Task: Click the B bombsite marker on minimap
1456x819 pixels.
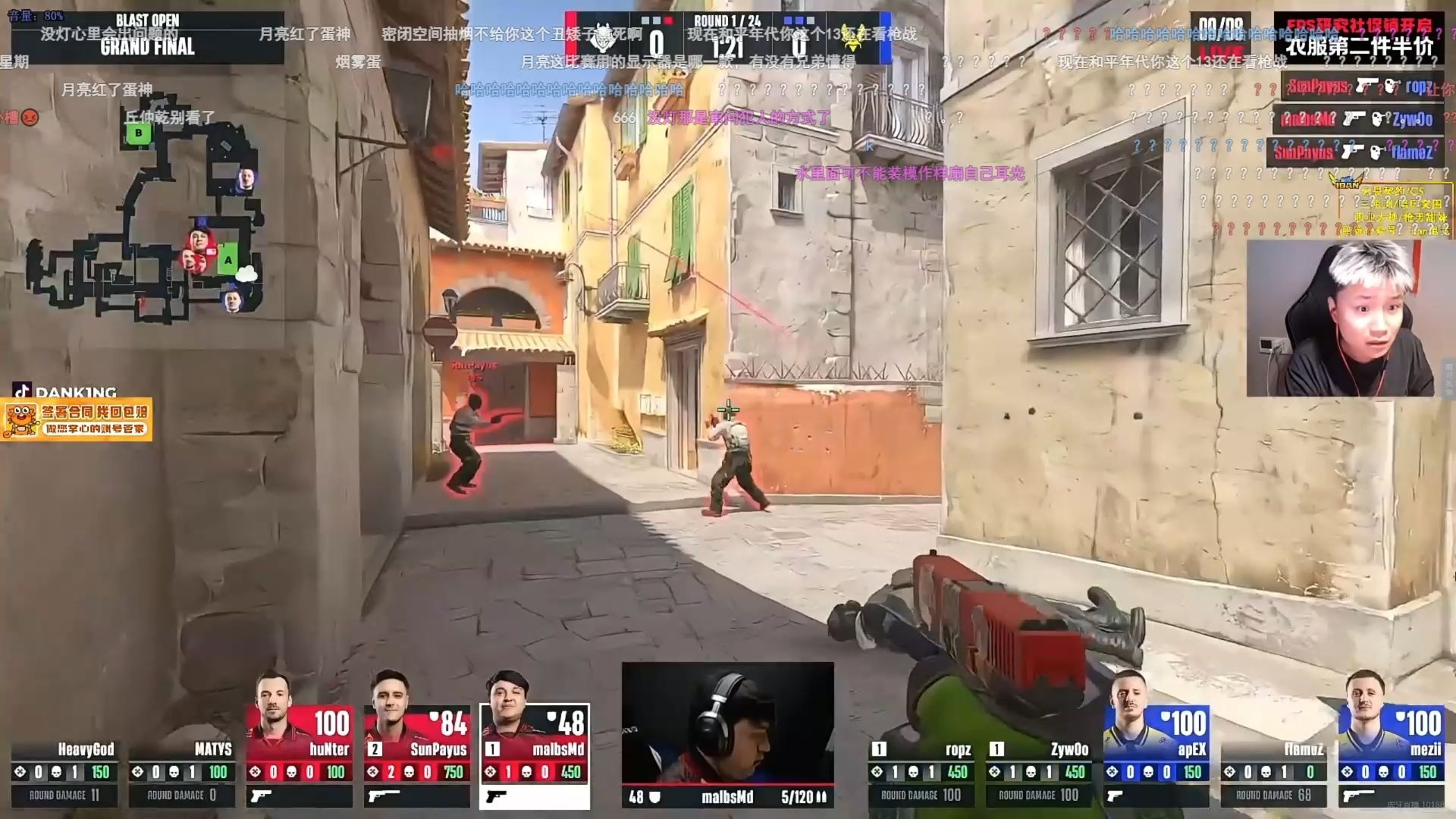Action: 138,133
